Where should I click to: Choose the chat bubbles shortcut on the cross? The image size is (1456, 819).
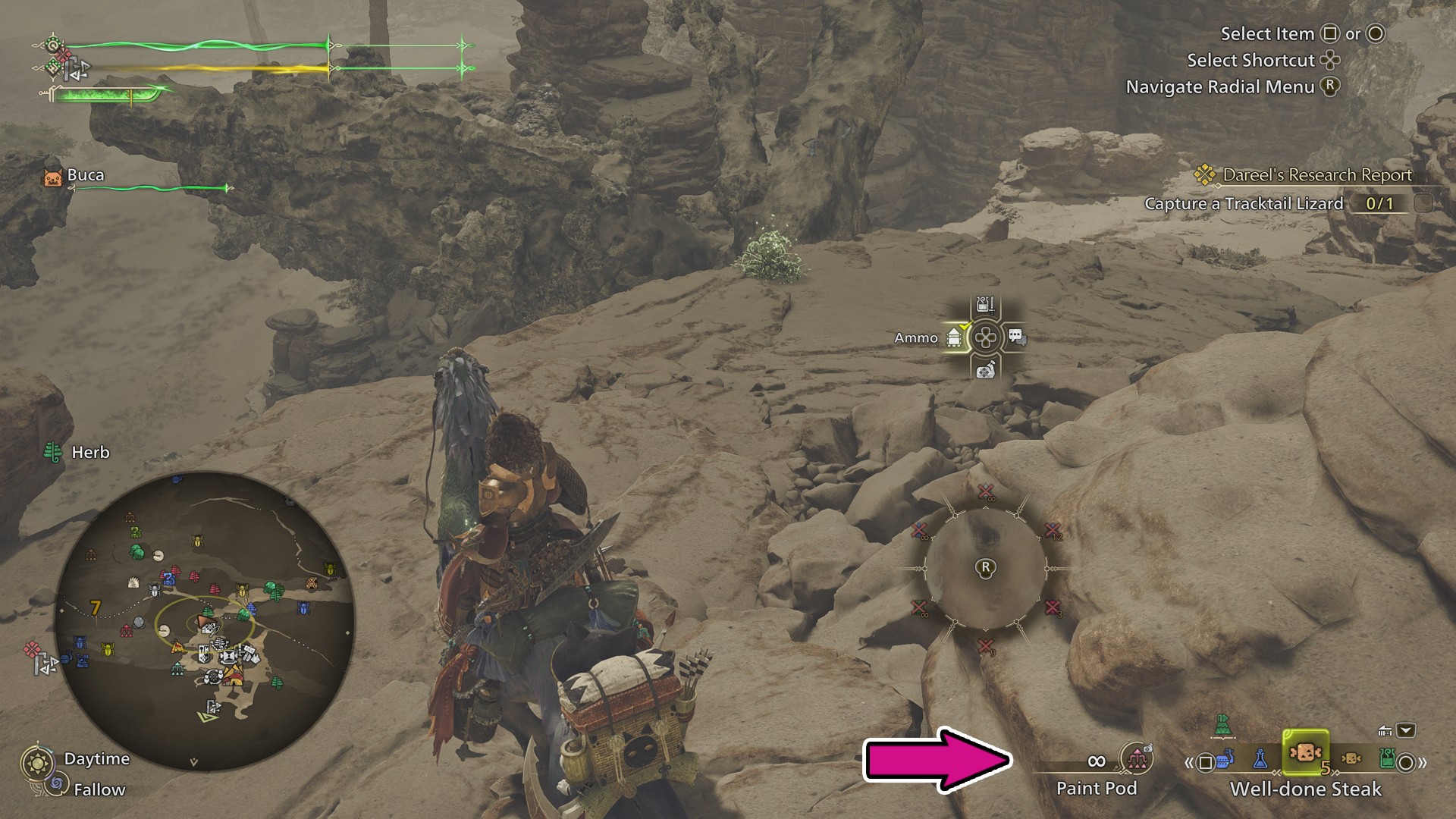[1016, 337]
